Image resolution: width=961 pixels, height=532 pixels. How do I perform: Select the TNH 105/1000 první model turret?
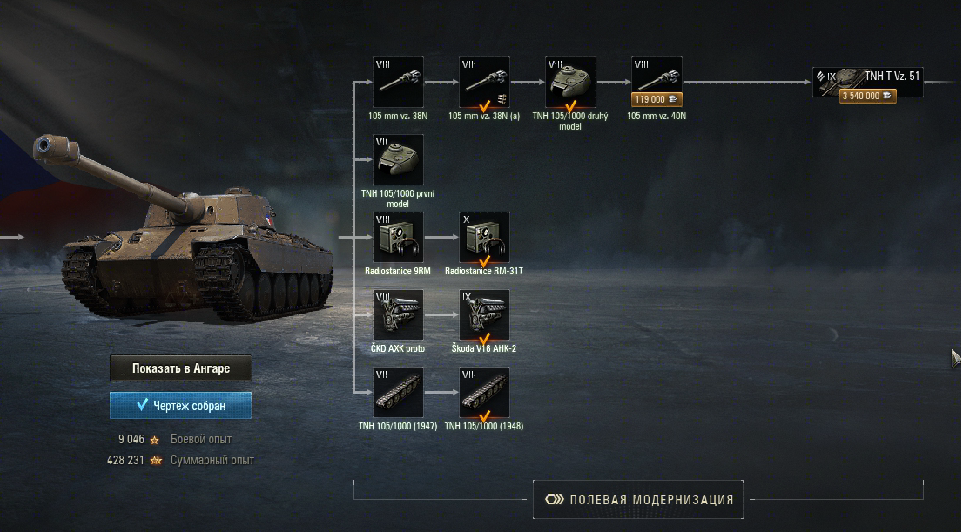pyautogui.click(x=398, y=160)
